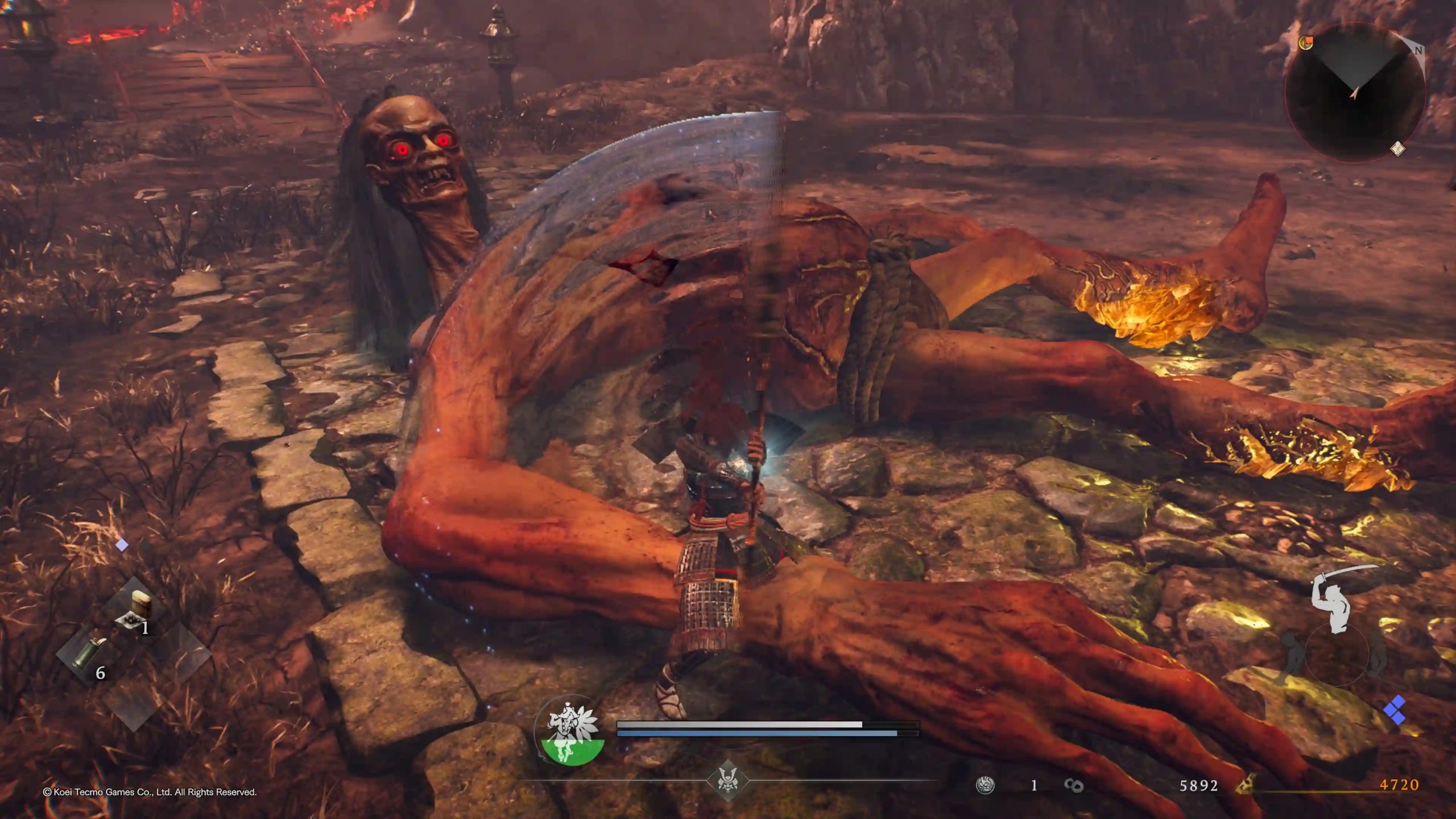
Task: Open the circular minimap
Action: (x=1354, y=92)
